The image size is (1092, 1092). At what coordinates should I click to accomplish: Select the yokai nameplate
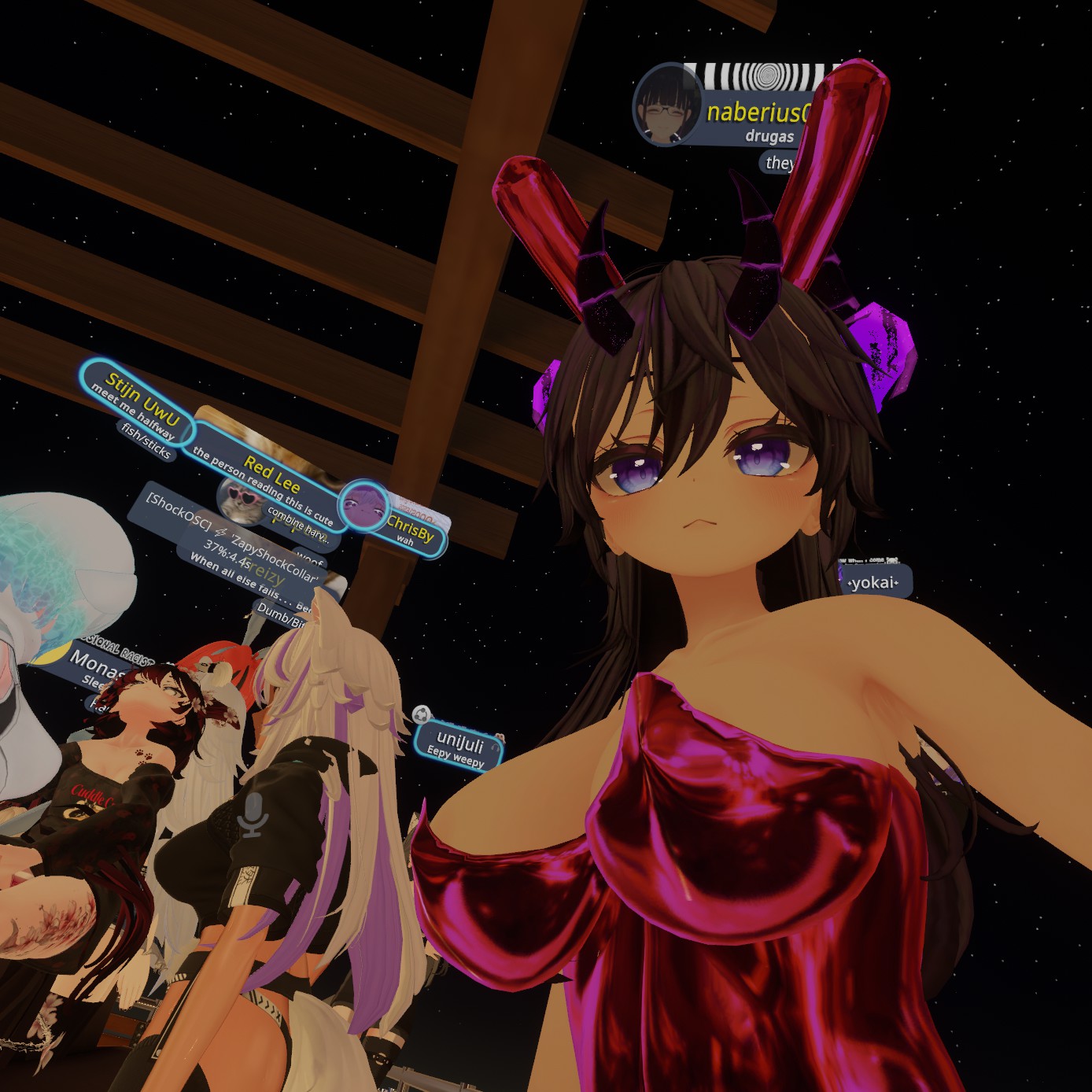click(874, 582)
